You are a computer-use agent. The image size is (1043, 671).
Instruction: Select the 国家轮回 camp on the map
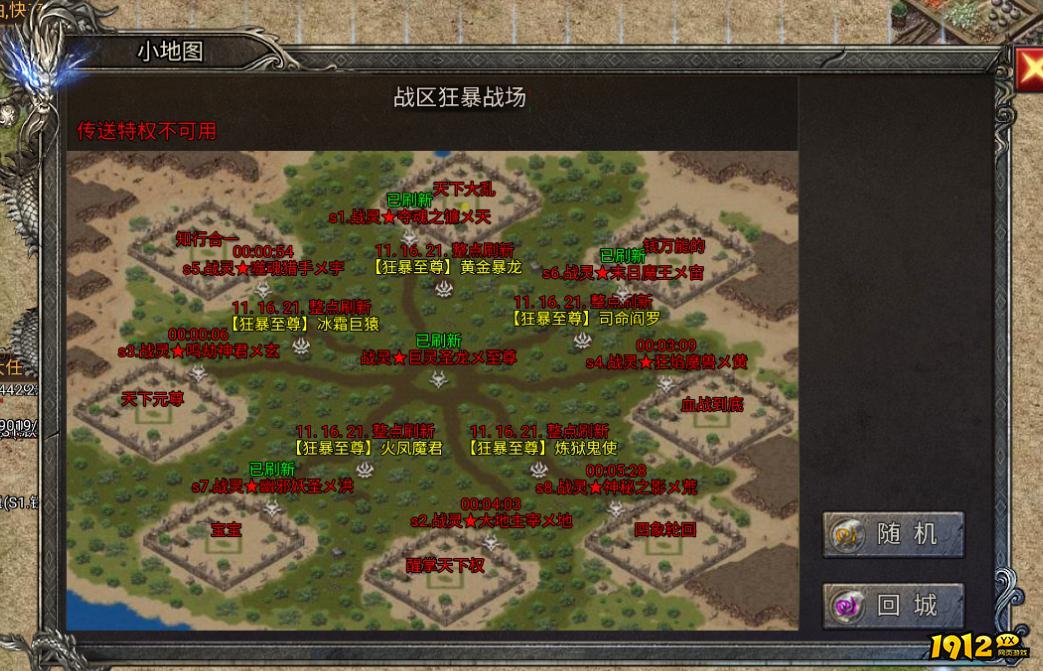(x=664, y=529)
